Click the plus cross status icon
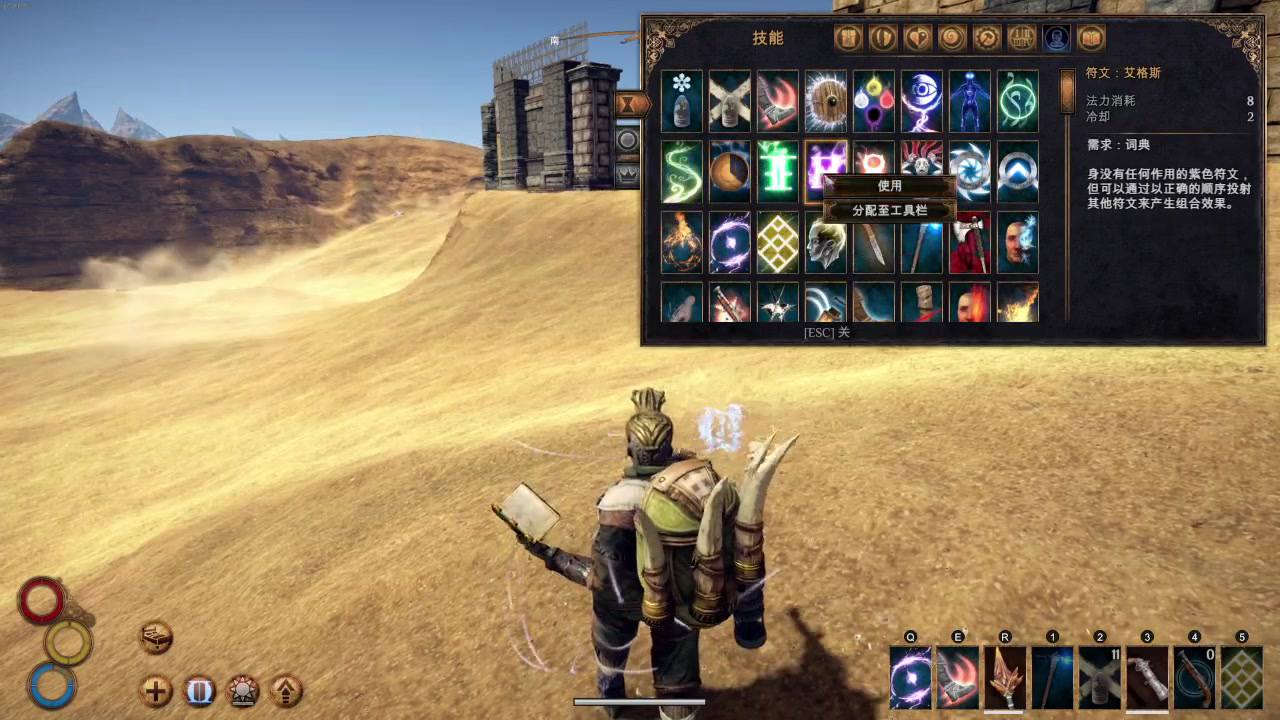The height and width of the screenshot is (720, 1280). [x=156, y=691]
